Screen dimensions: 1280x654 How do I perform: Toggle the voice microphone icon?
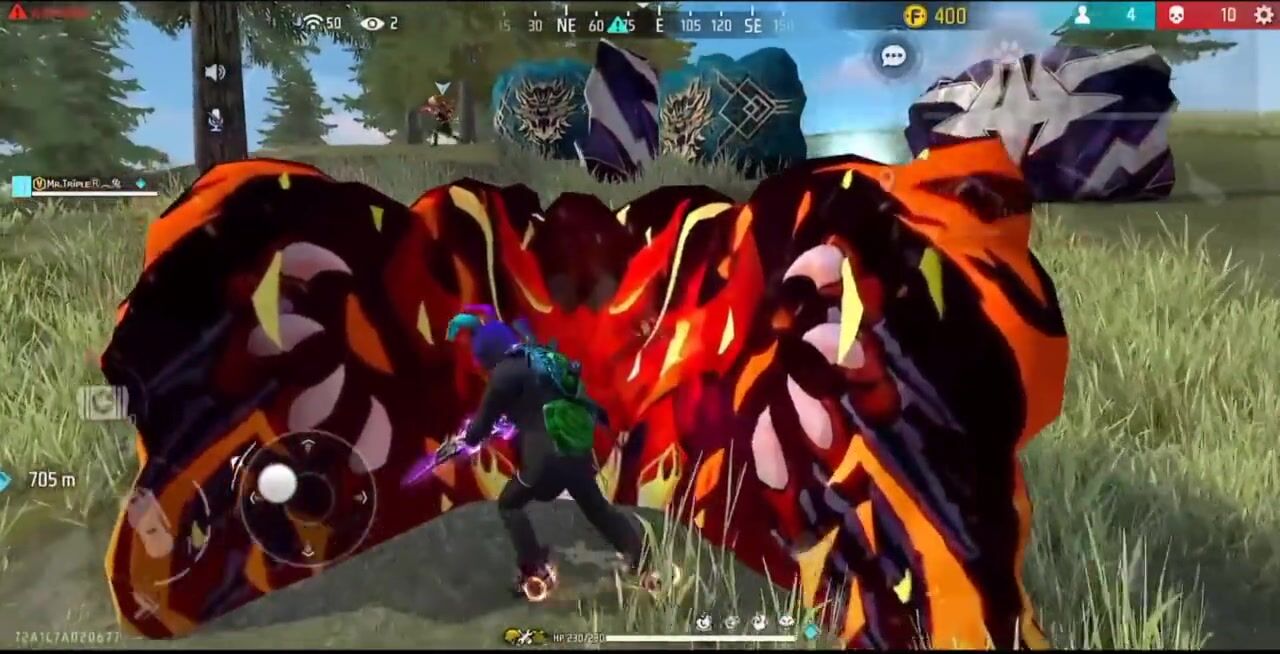pos(215,120)
